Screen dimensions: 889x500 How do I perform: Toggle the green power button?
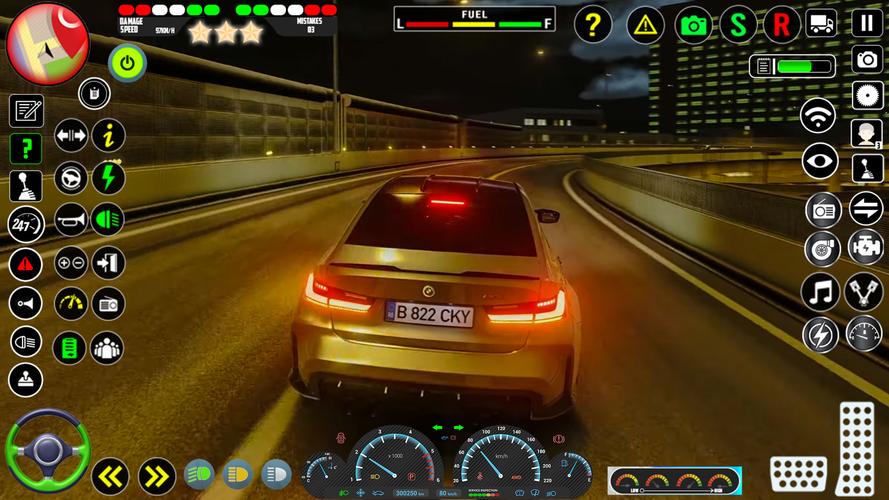click(x=127, y=63)
